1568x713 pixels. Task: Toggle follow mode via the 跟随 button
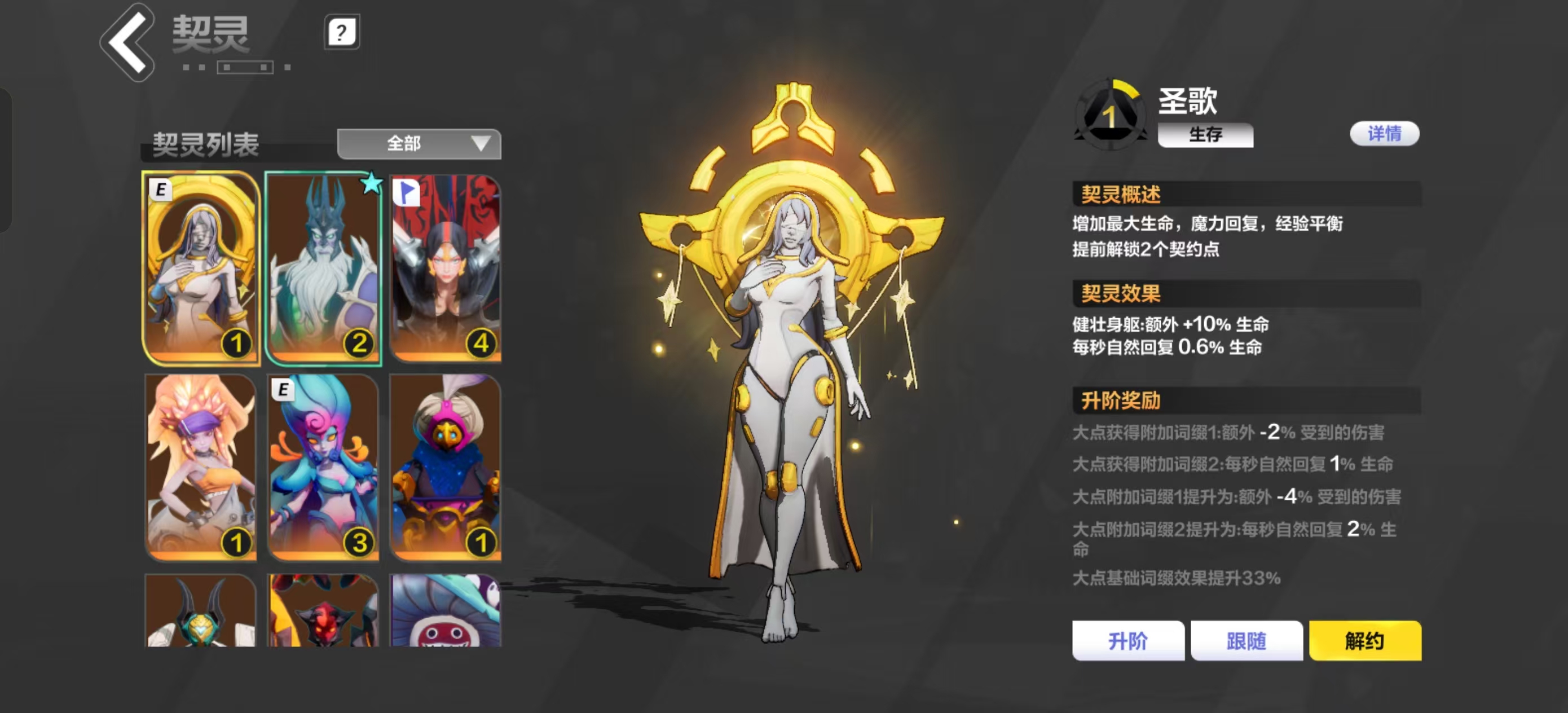coord(1247,641)
